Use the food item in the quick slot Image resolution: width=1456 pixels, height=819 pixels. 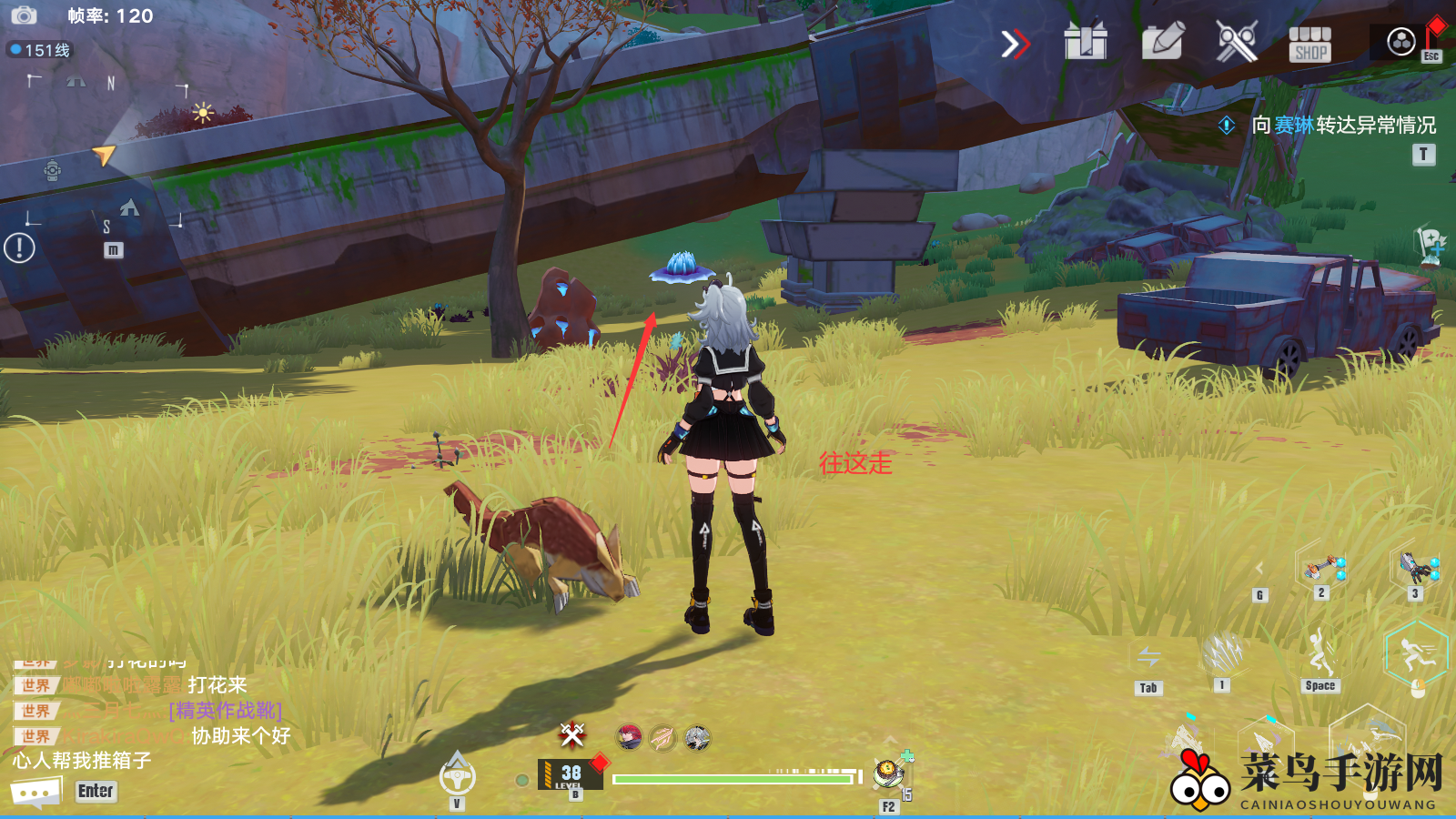pyautogui.click(x=887, y=774)
